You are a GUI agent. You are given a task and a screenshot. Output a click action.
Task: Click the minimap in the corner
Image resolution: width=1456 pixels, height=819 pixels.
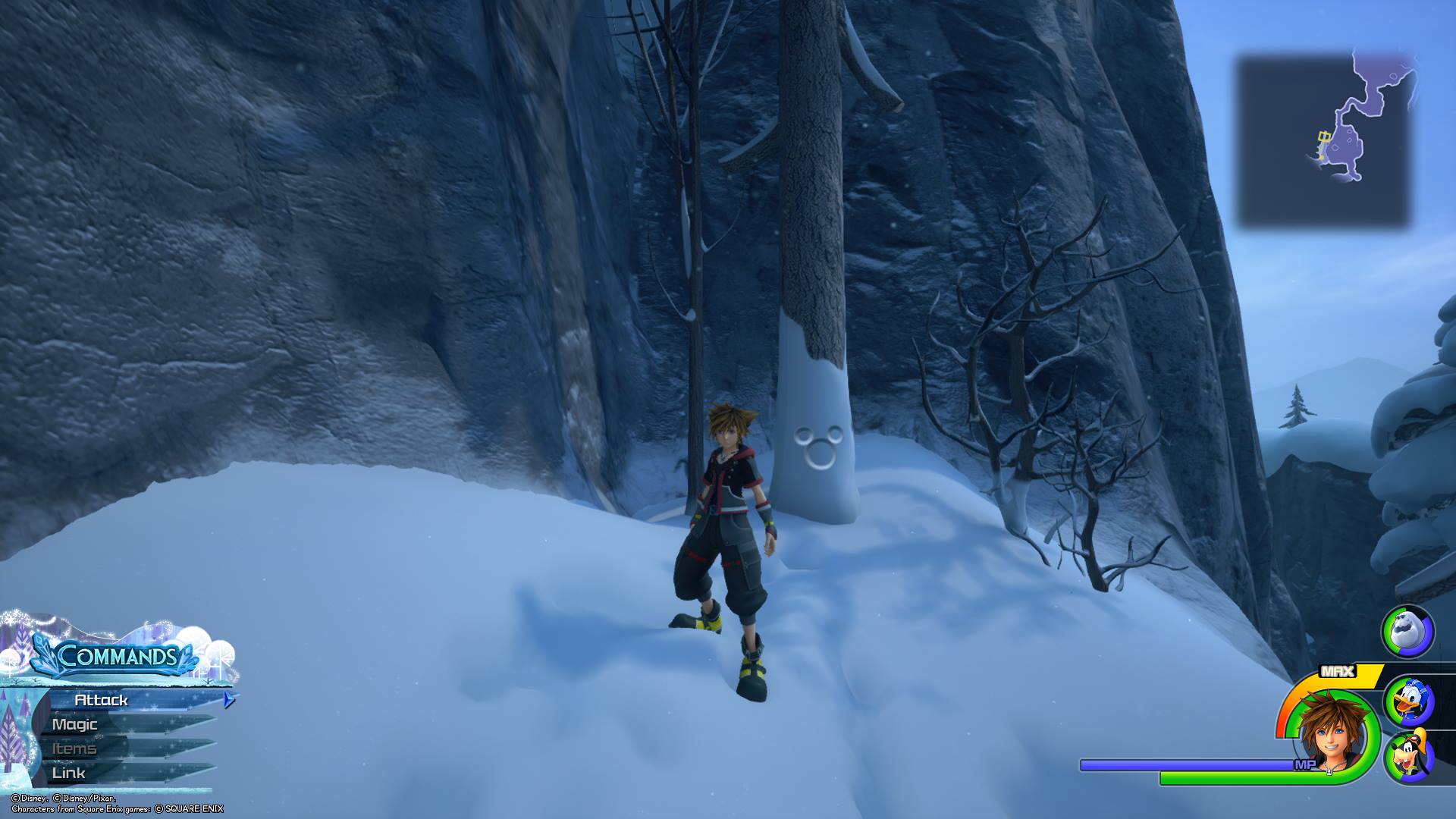1326,141
